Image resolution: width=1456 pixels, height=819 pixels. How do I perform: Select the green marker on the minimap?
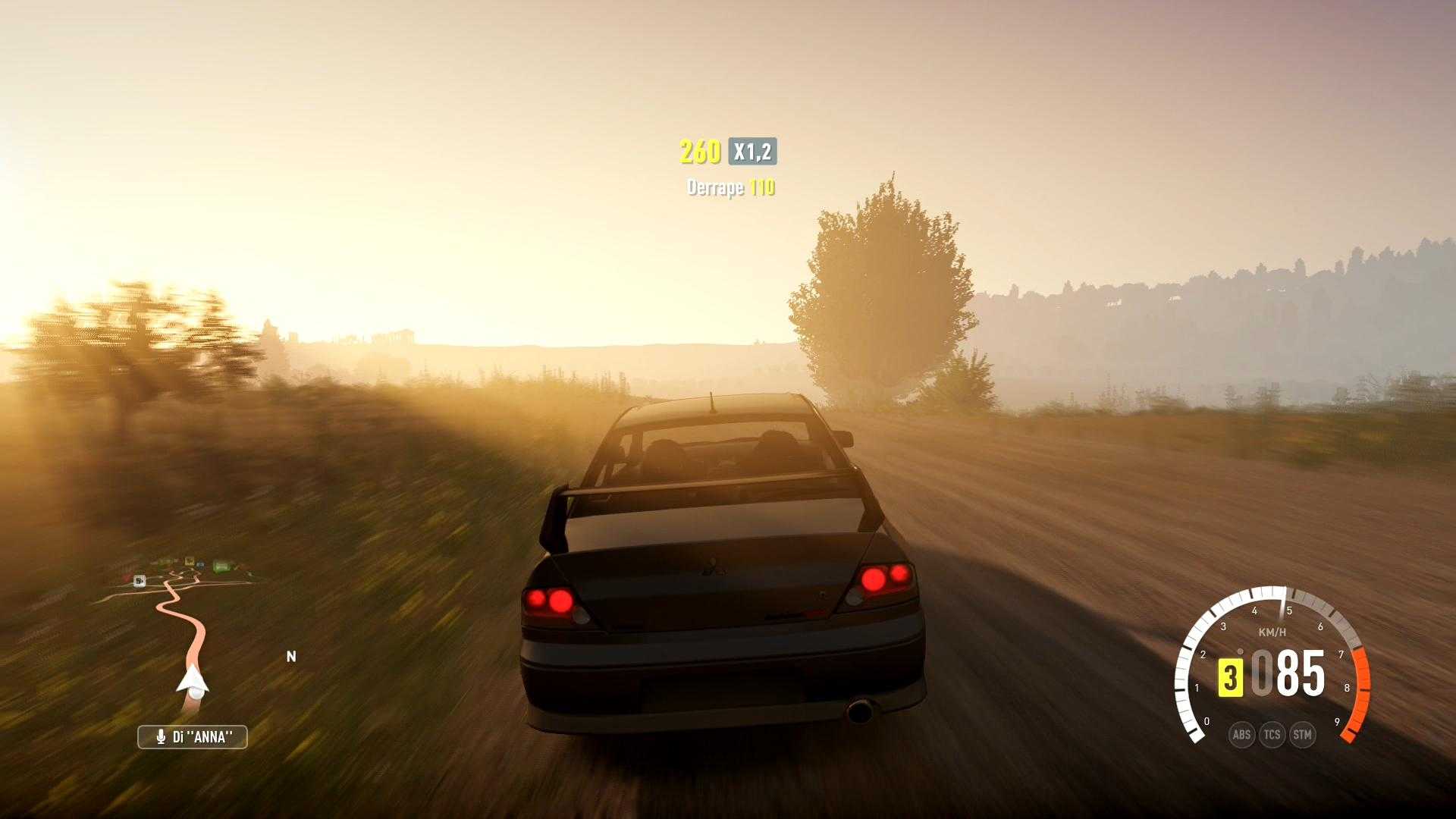[x=221, y=566]
